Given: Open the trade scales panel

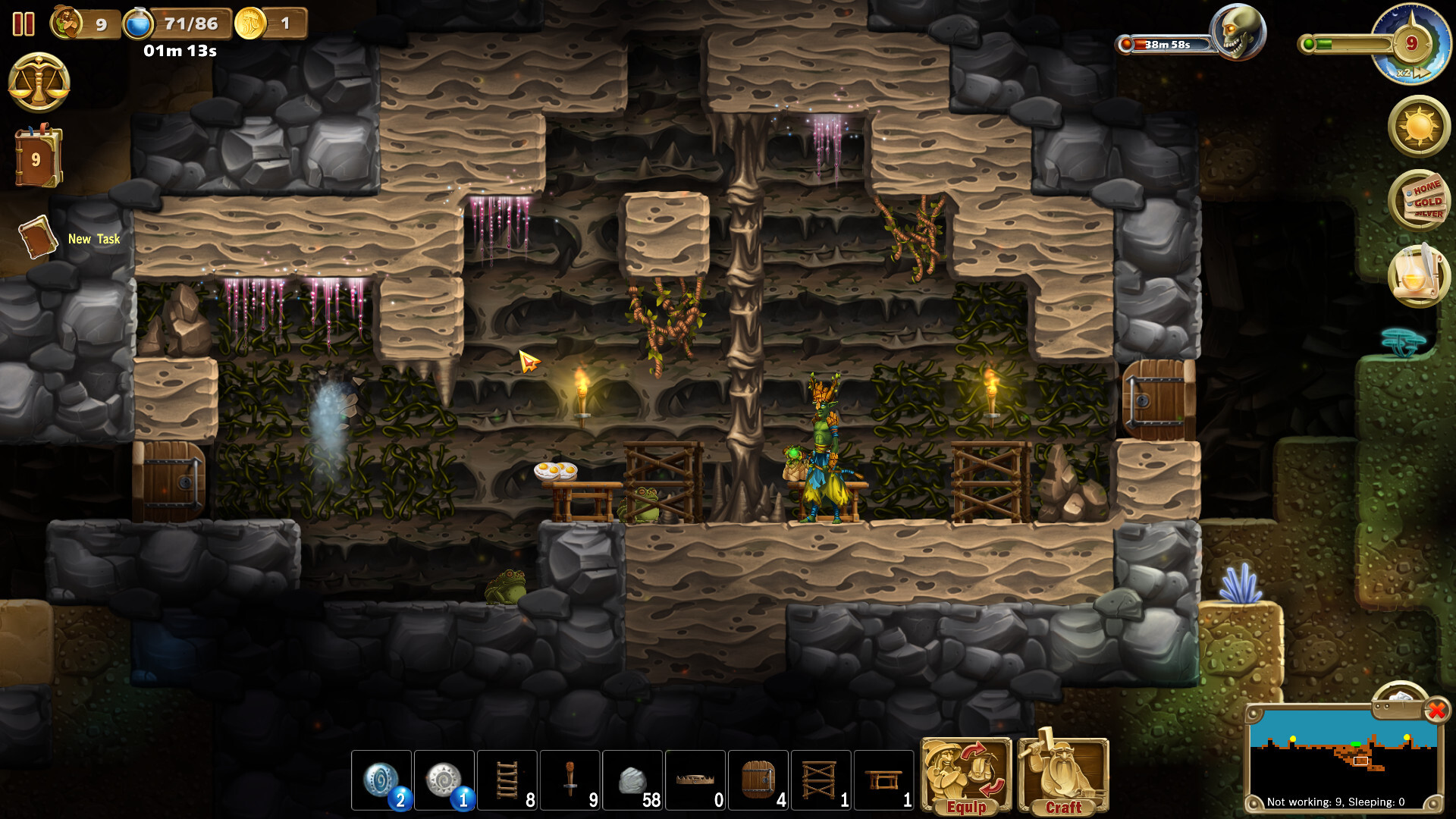Looking at the screenshot, I should [x=38, y=81].
